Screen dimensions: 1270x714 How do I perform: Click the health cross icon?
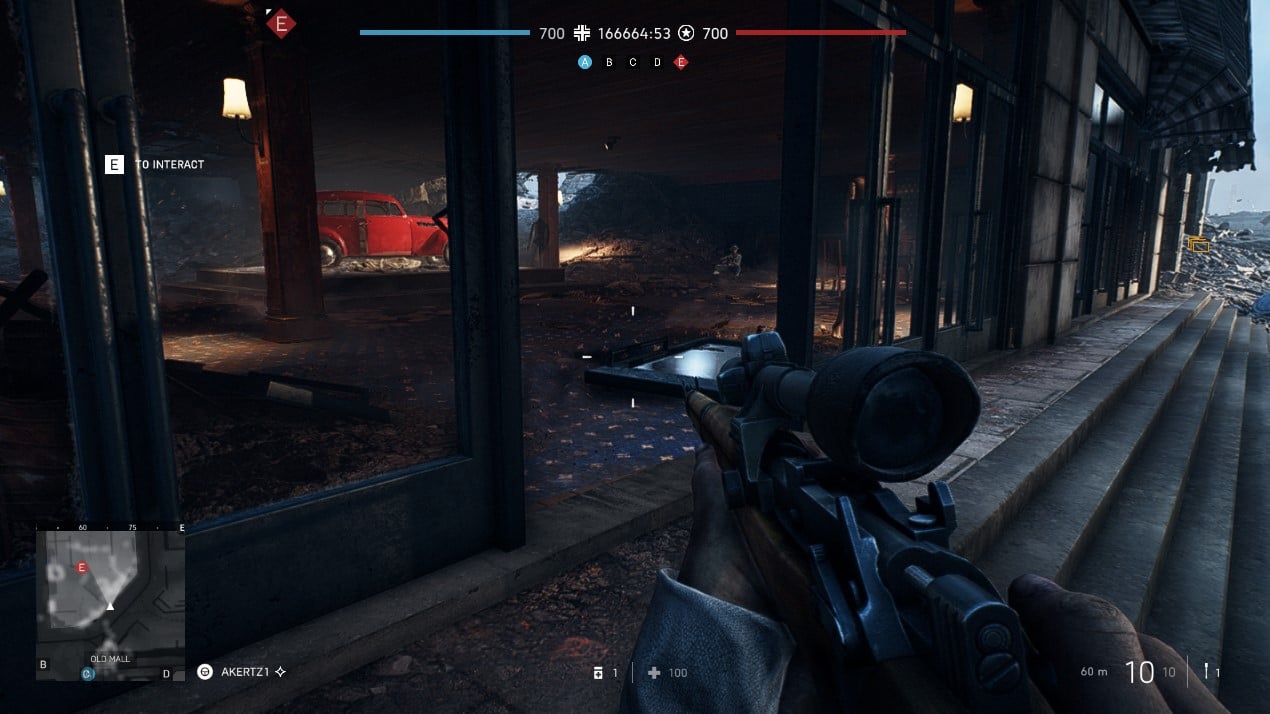tap(654, 673)
